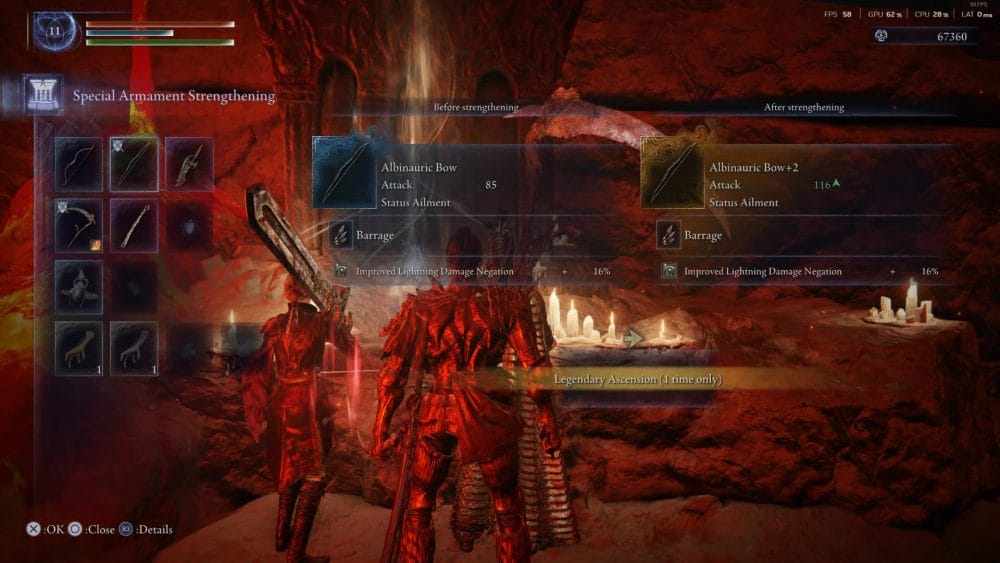
Task: Pick the staff weapon slot
Action: [x=134, y=224]
